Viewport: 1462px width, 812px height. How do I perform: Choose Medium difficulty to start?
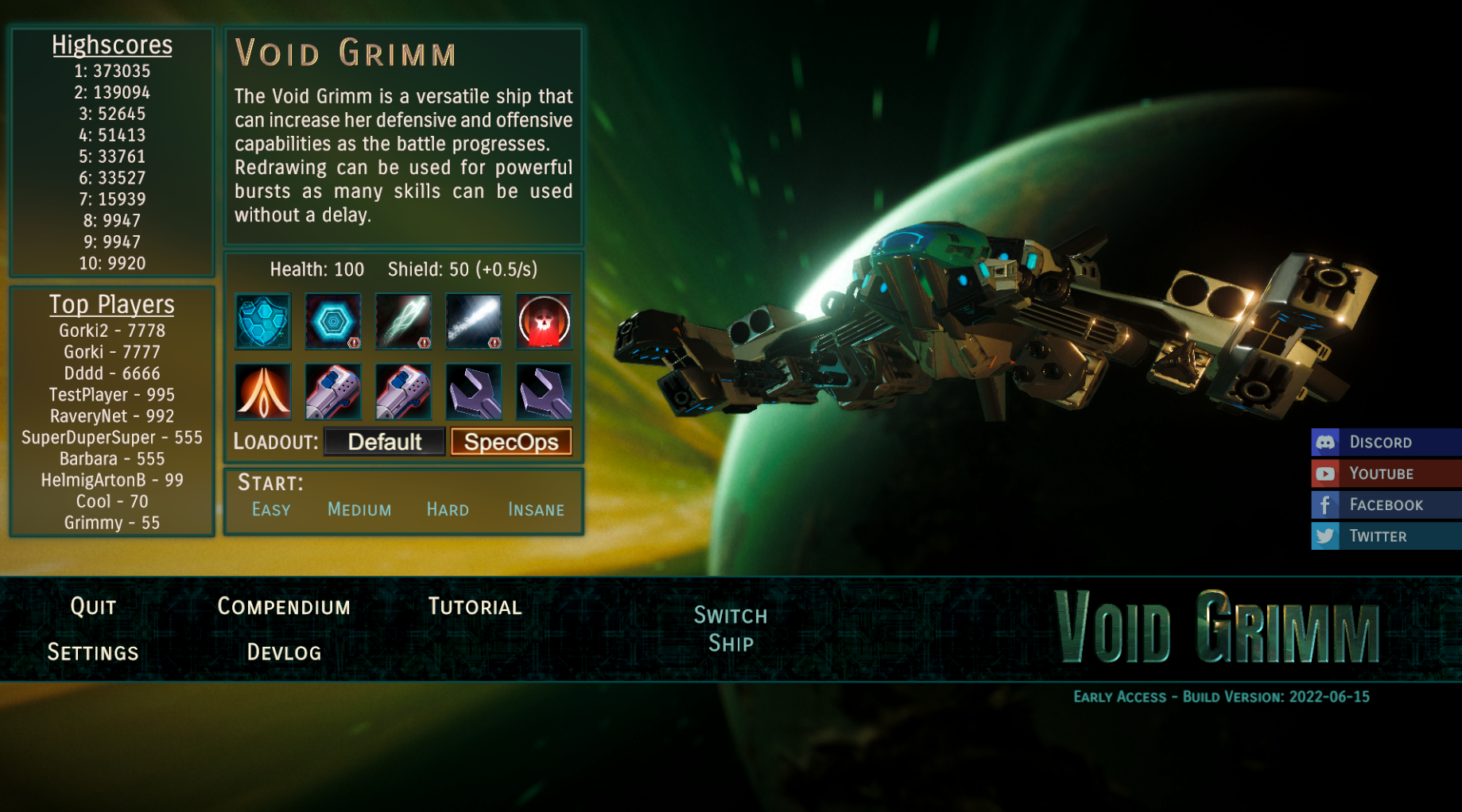coord(359,509)
